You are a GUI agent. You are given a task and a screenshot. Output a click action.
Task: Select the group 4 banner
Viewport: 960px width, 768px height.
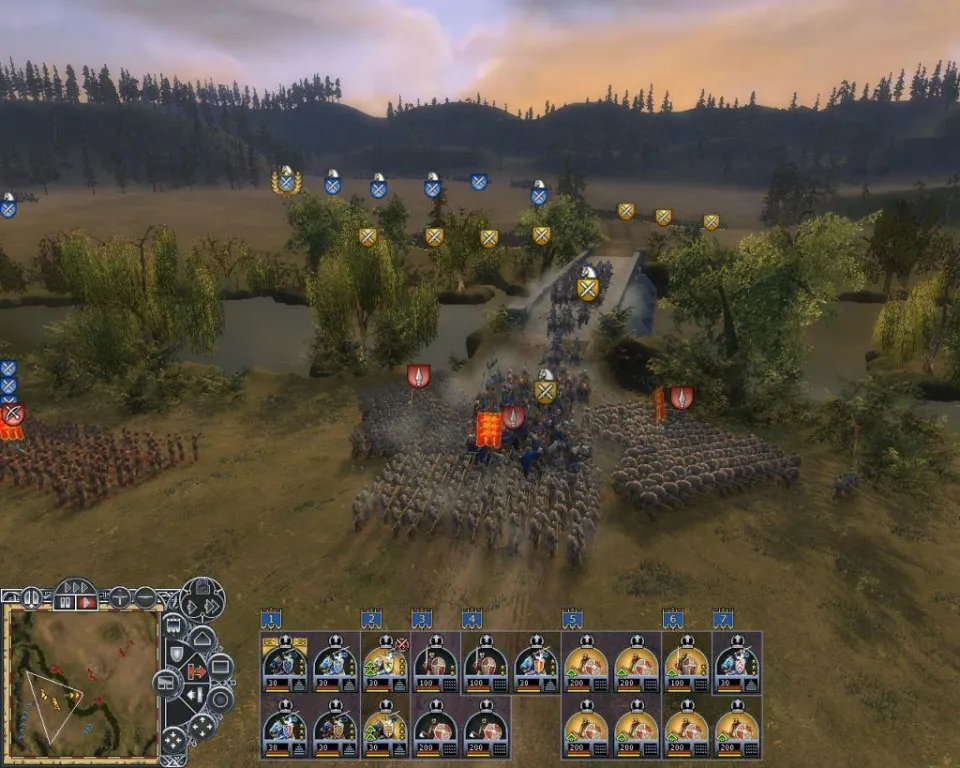tap(472, 619)
